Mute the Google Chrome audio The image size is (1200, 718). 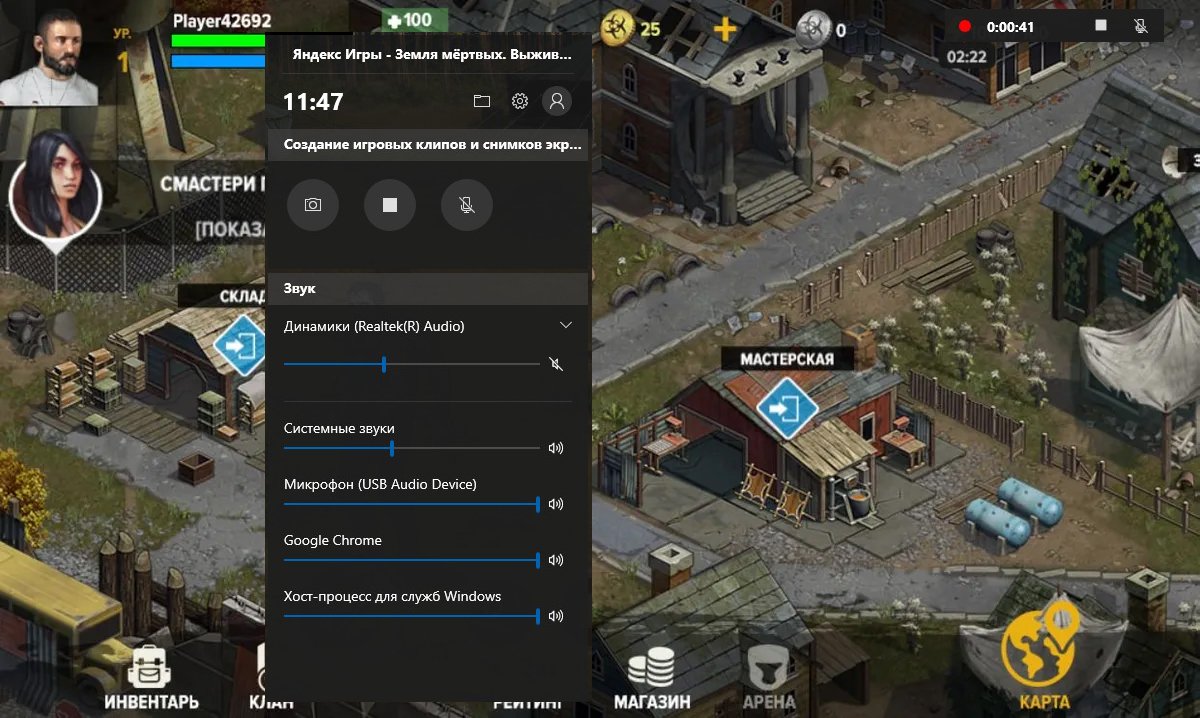pyautogui.click(x=556, y=560)
